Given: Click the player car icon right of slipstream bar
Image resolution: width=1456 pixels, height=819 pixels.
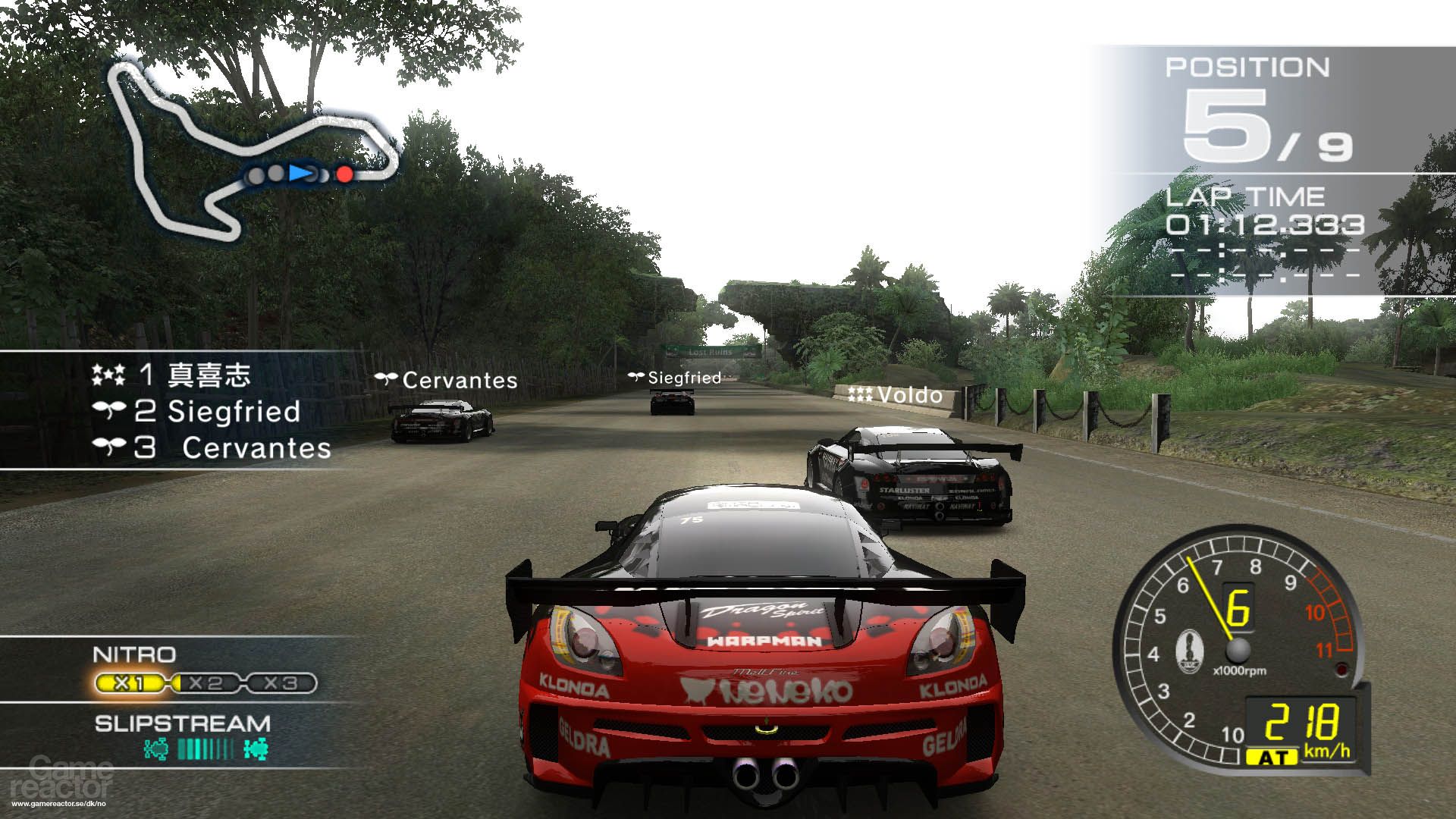Looking at the screenshot, I should click(256, 749).
